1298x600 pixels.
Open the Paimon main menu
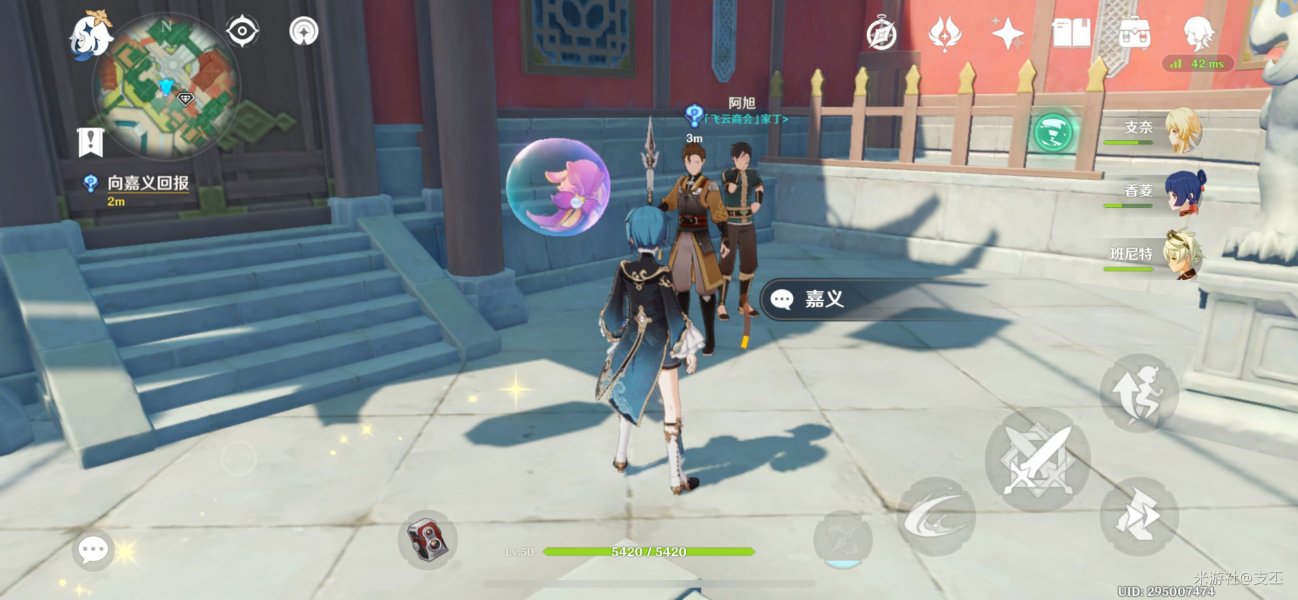(x=90, y=36)
